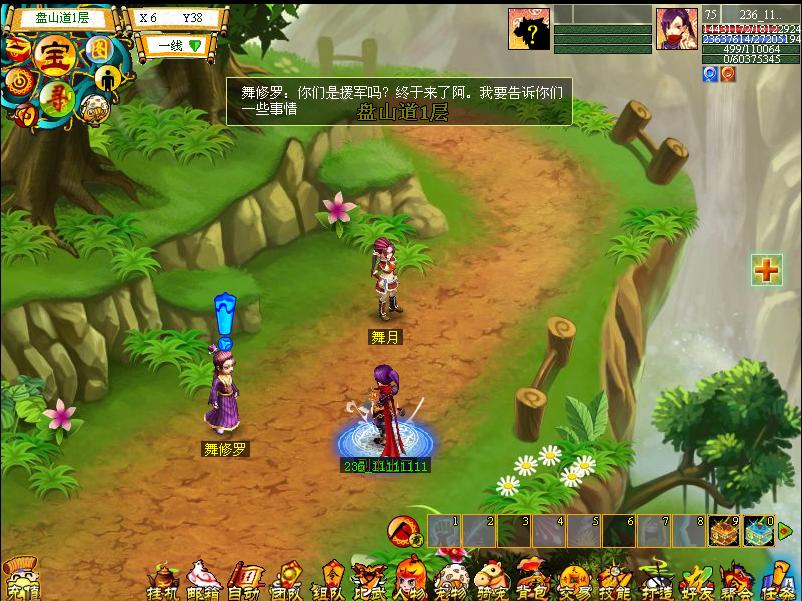Open the 图 map orb

98,49
